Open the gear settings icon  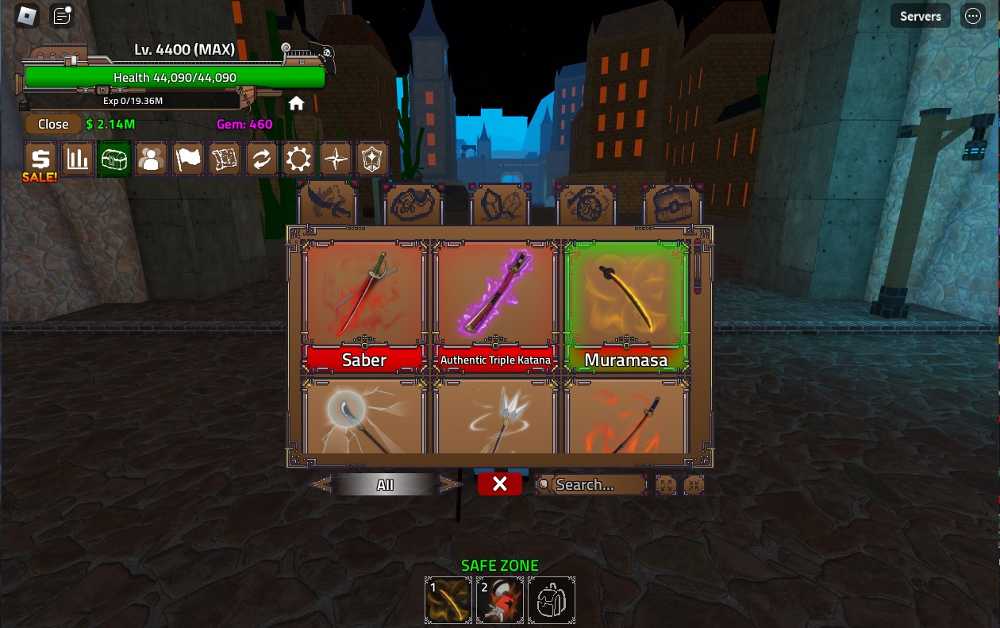click(298, 158)
